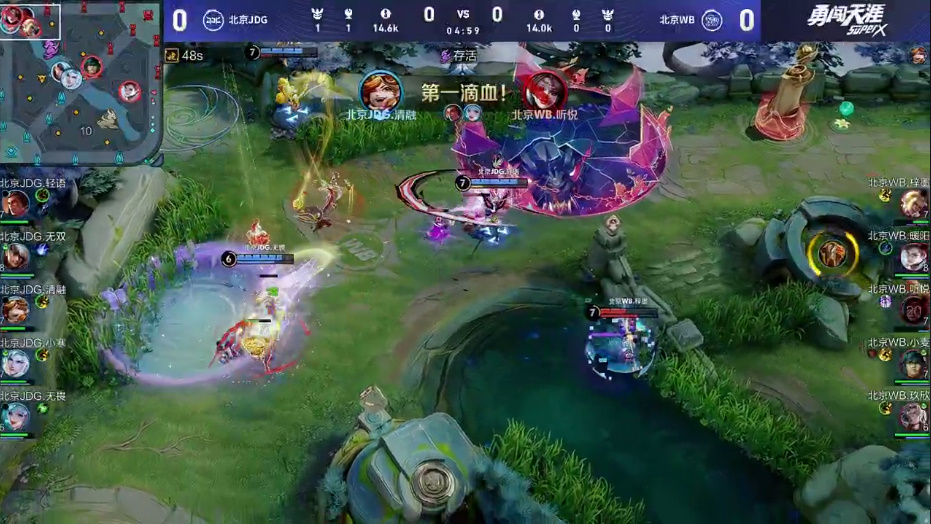Choose JDG player 清融's portrait in the list
The image size is (931, 524).
point(15,311)
